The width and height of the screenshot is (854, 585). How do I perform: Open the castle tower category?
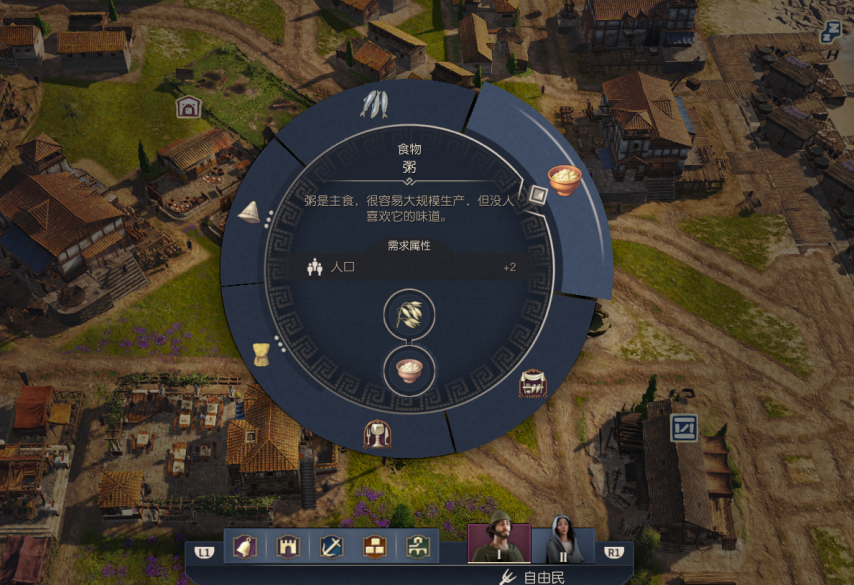pos(287,547)
